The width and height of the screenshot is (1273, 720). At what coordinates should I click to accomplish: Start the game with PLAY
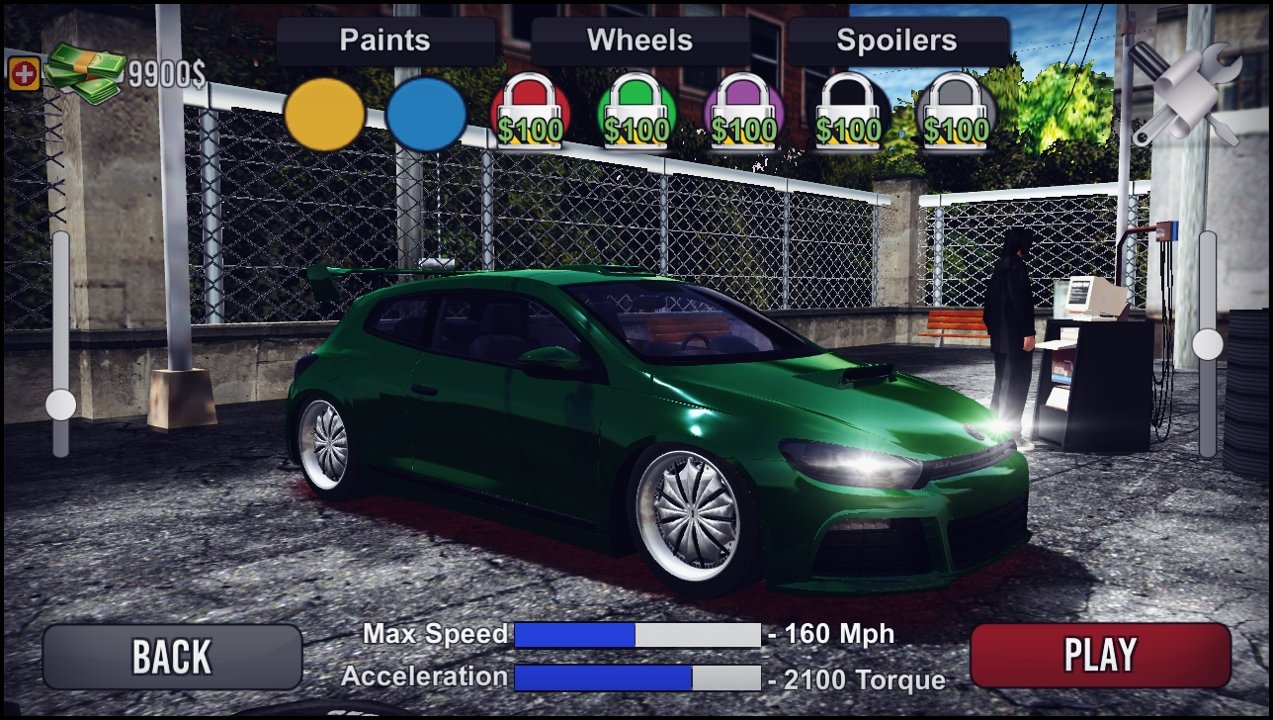1100,655
